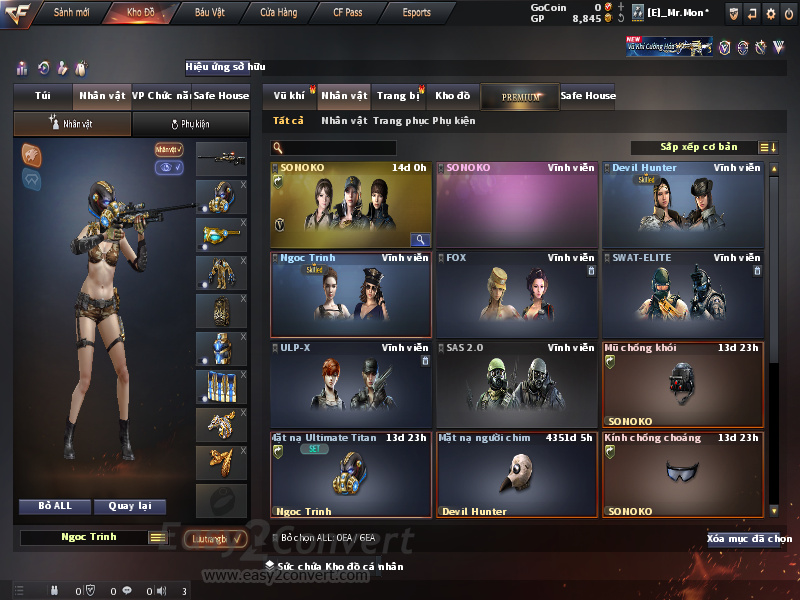Go to the Báu Vật menu
800x600 pixels.
coord(211,13)
